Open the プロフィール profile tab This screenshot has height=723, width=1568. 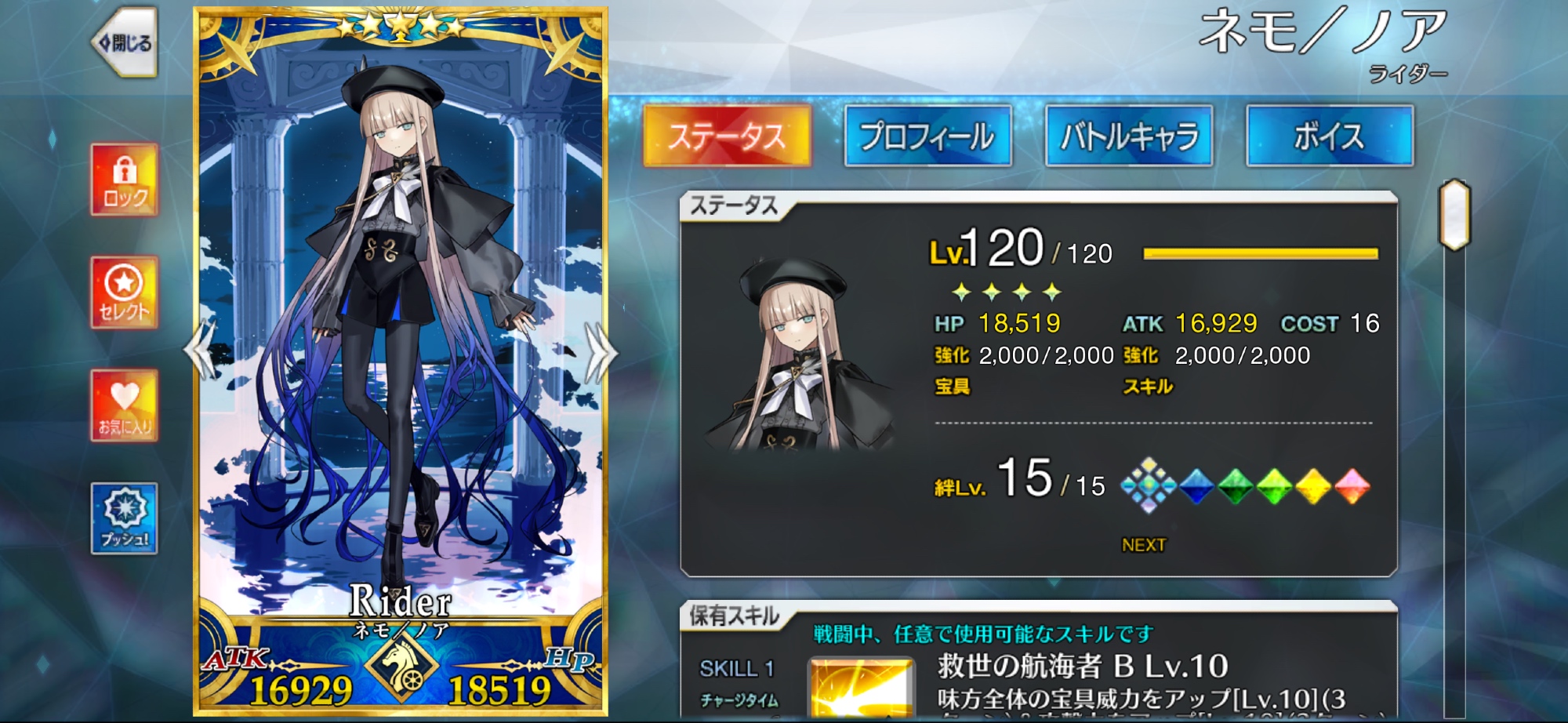coord(927,136)
